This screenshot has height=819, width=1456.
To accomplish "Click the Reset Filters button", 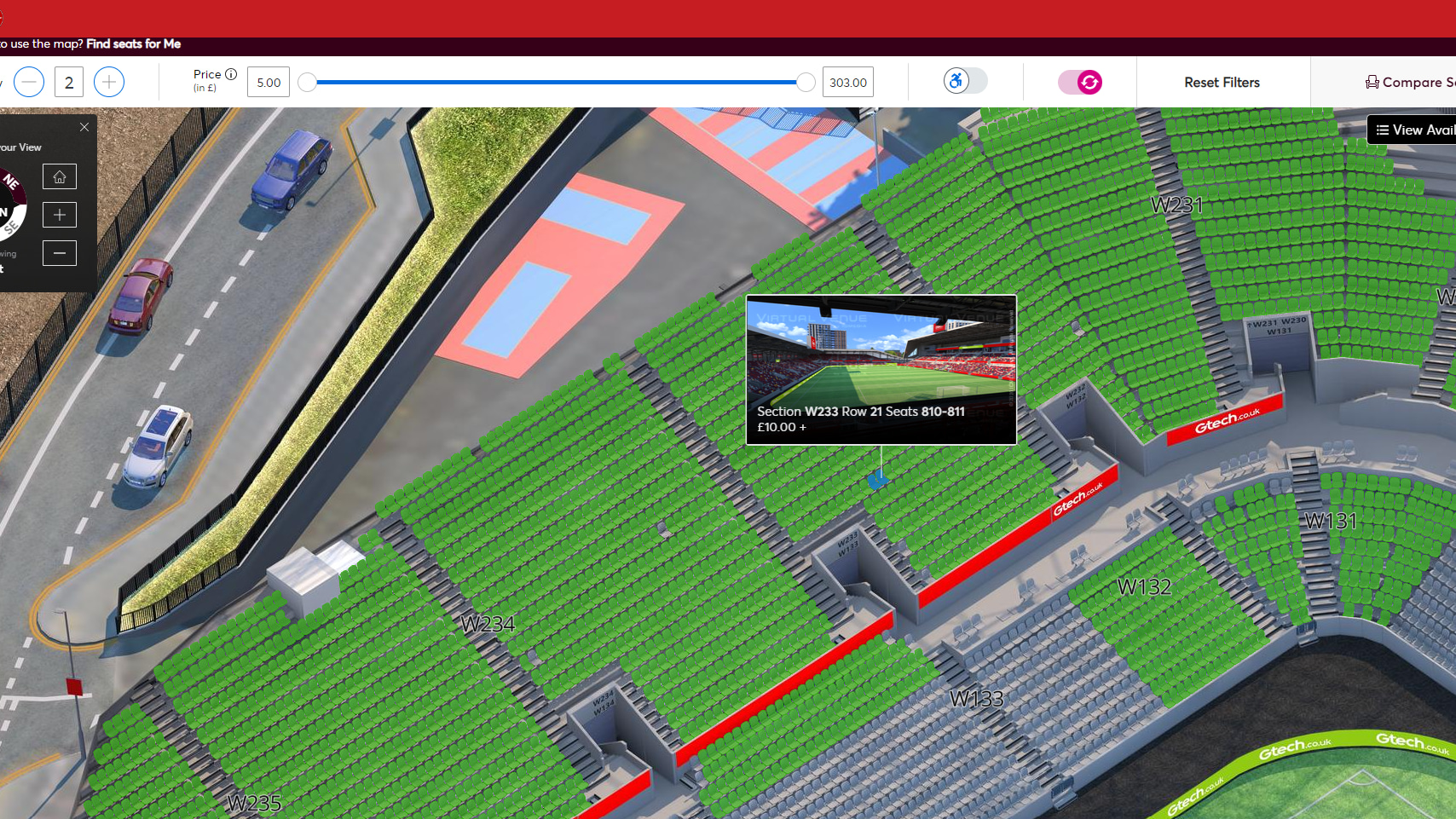I will pyautogui.click(x=1222, y=82).
